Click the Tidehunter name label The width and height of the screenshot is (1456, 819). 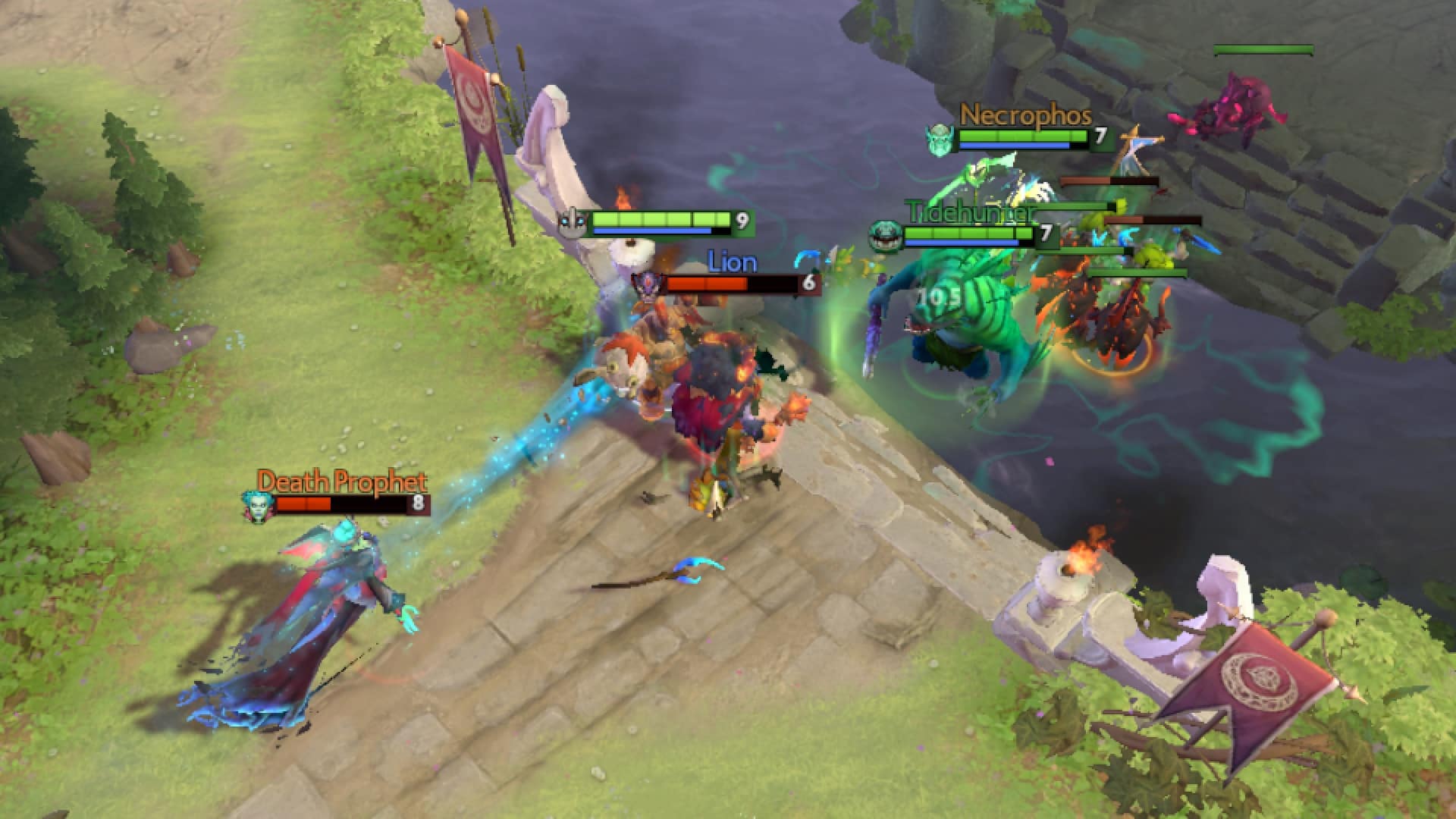click(x=971, y=212)
